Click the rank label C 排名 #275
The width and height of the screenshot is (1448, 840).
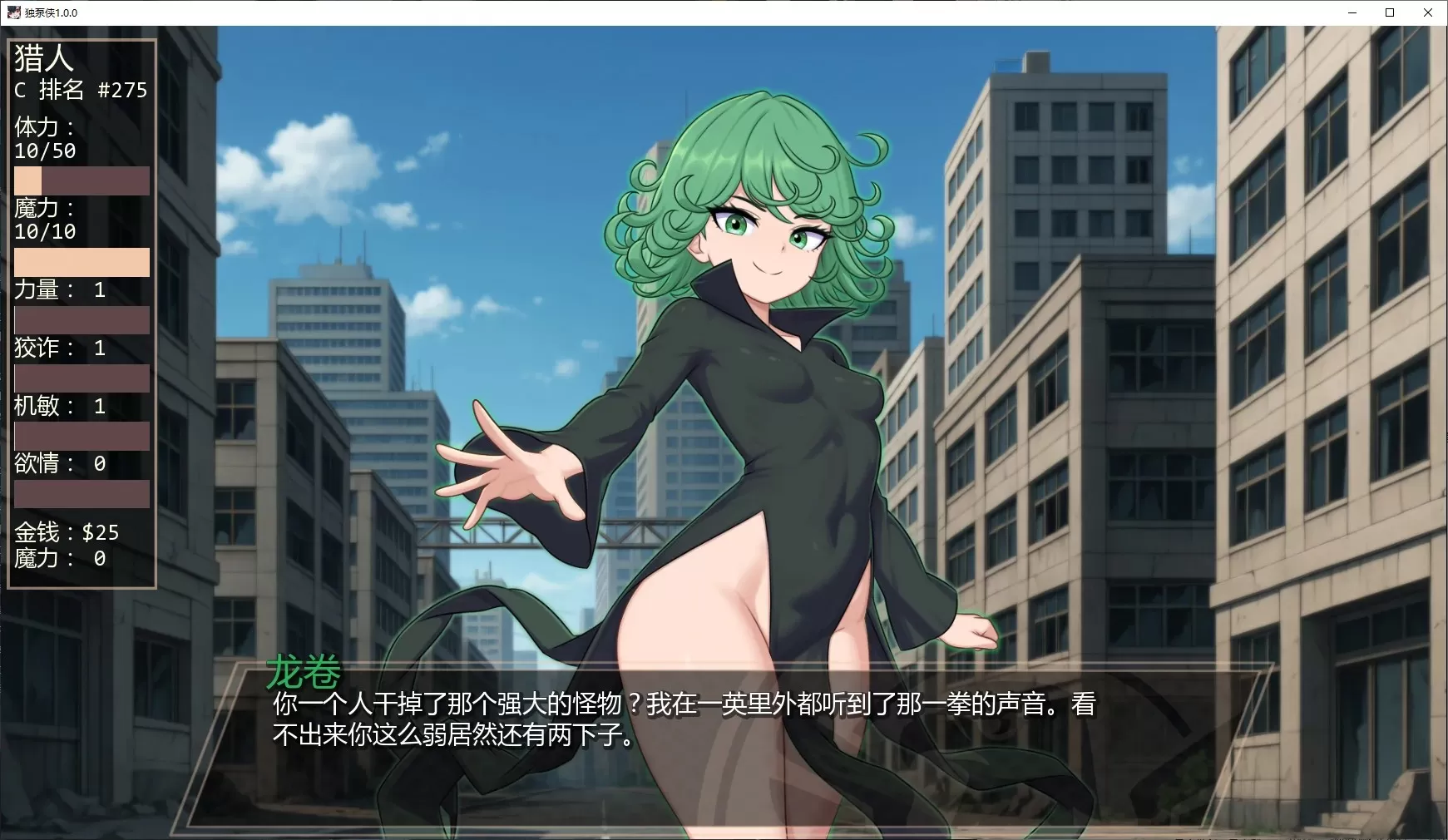(78, 90)
